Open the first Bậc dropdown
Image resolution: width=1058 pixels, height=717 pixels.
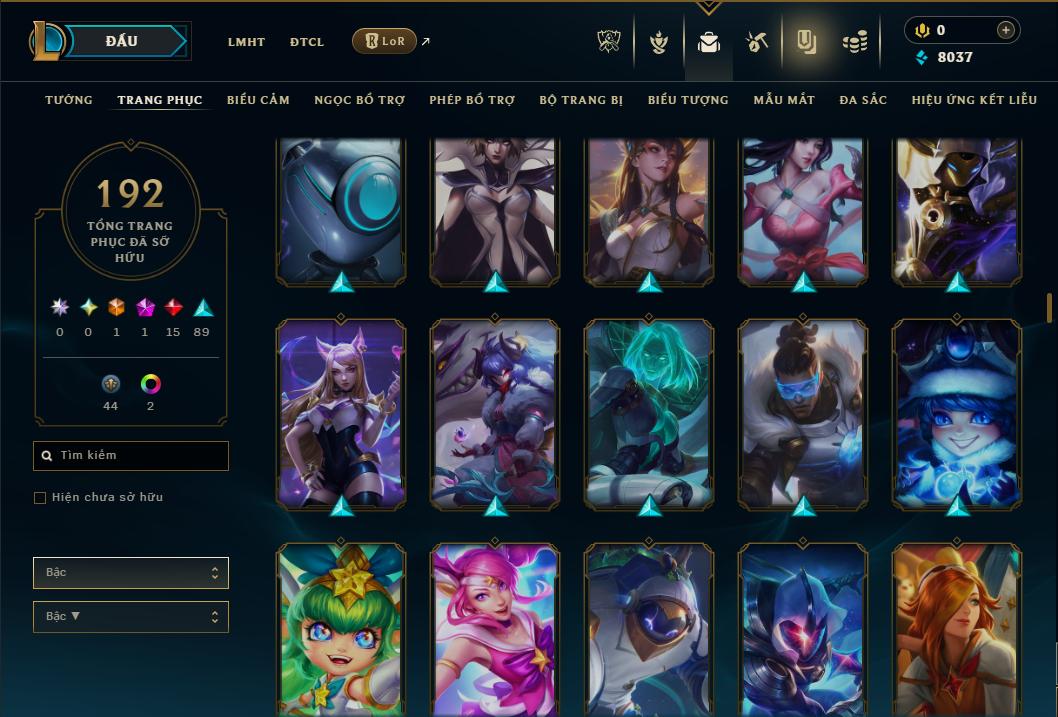pyautogui.click(x=131, y=573)
